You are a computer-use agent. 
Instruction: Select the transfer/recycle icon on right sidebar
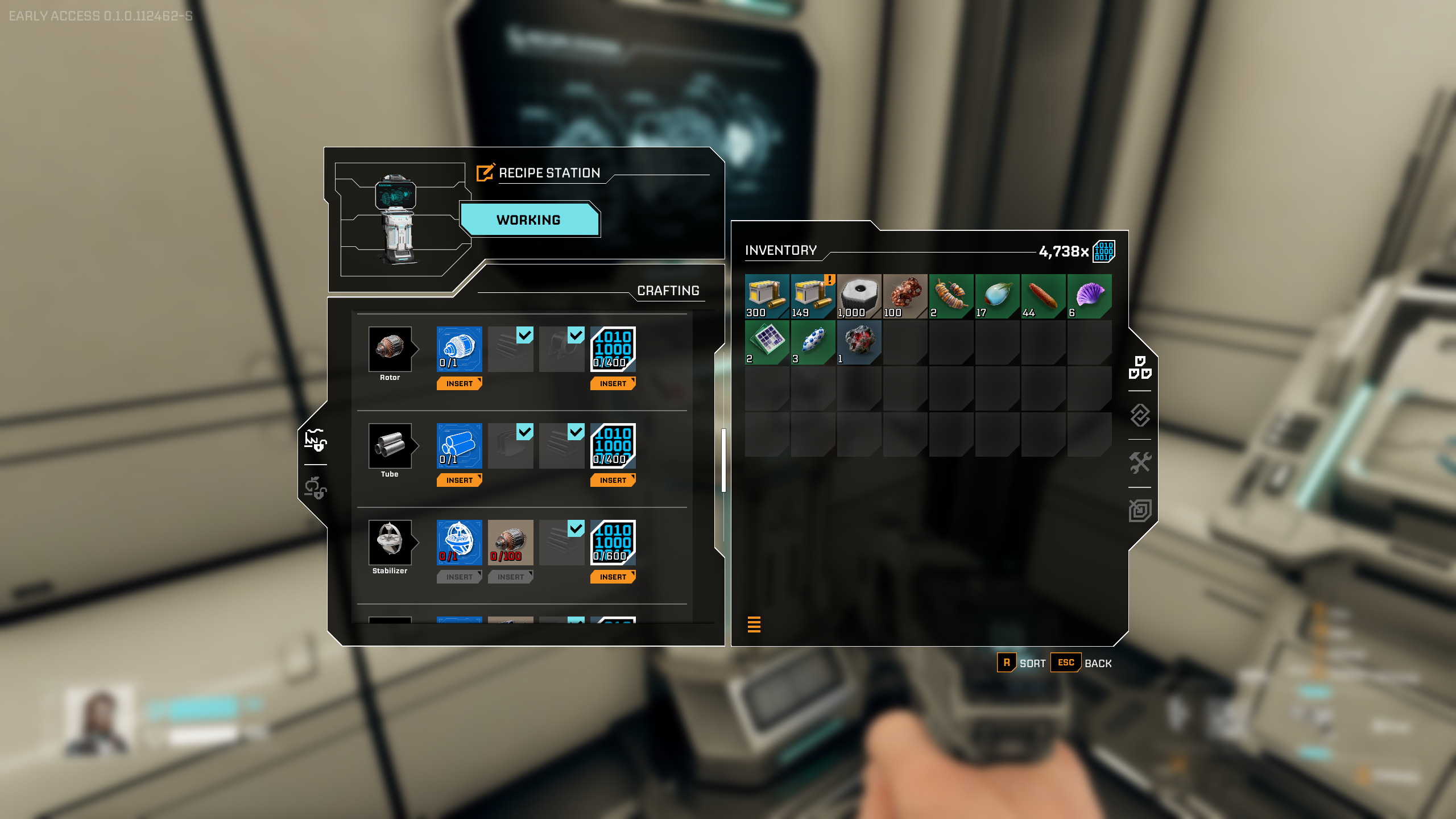pos(1140,415)
